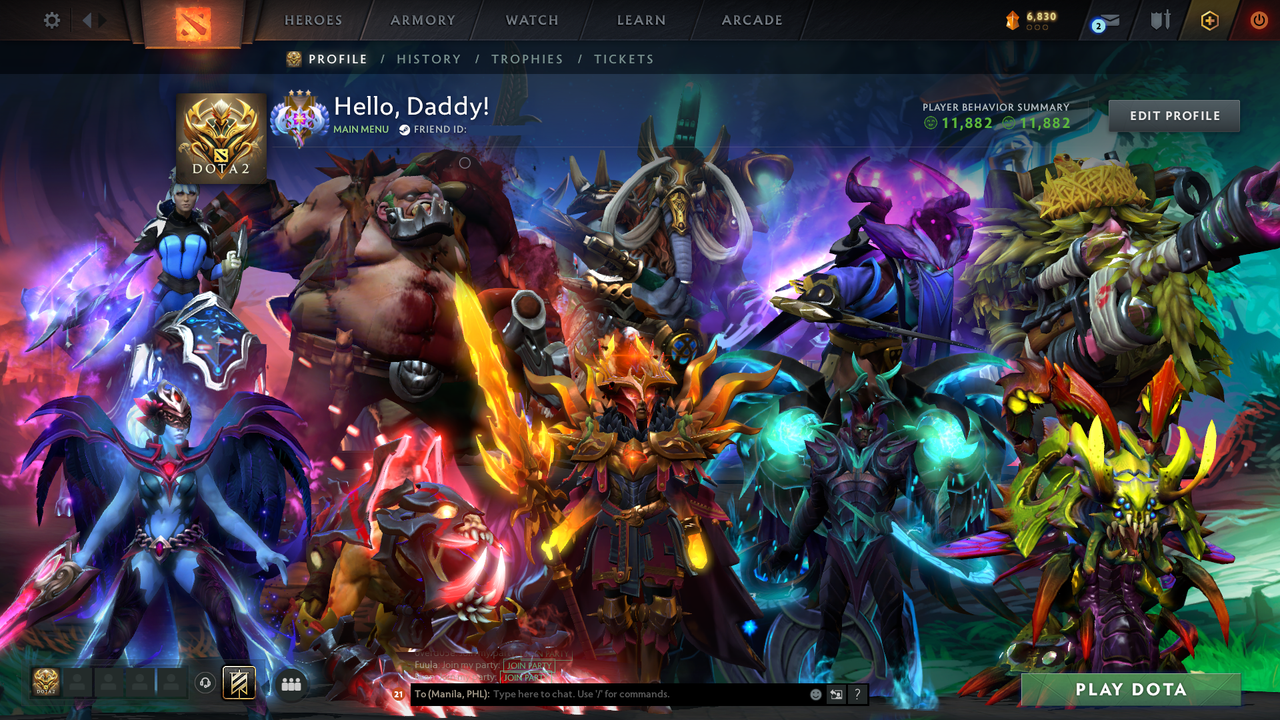1280x720 pixels.
Task: Switch to the TROPHIES tab
Action: 527,59
